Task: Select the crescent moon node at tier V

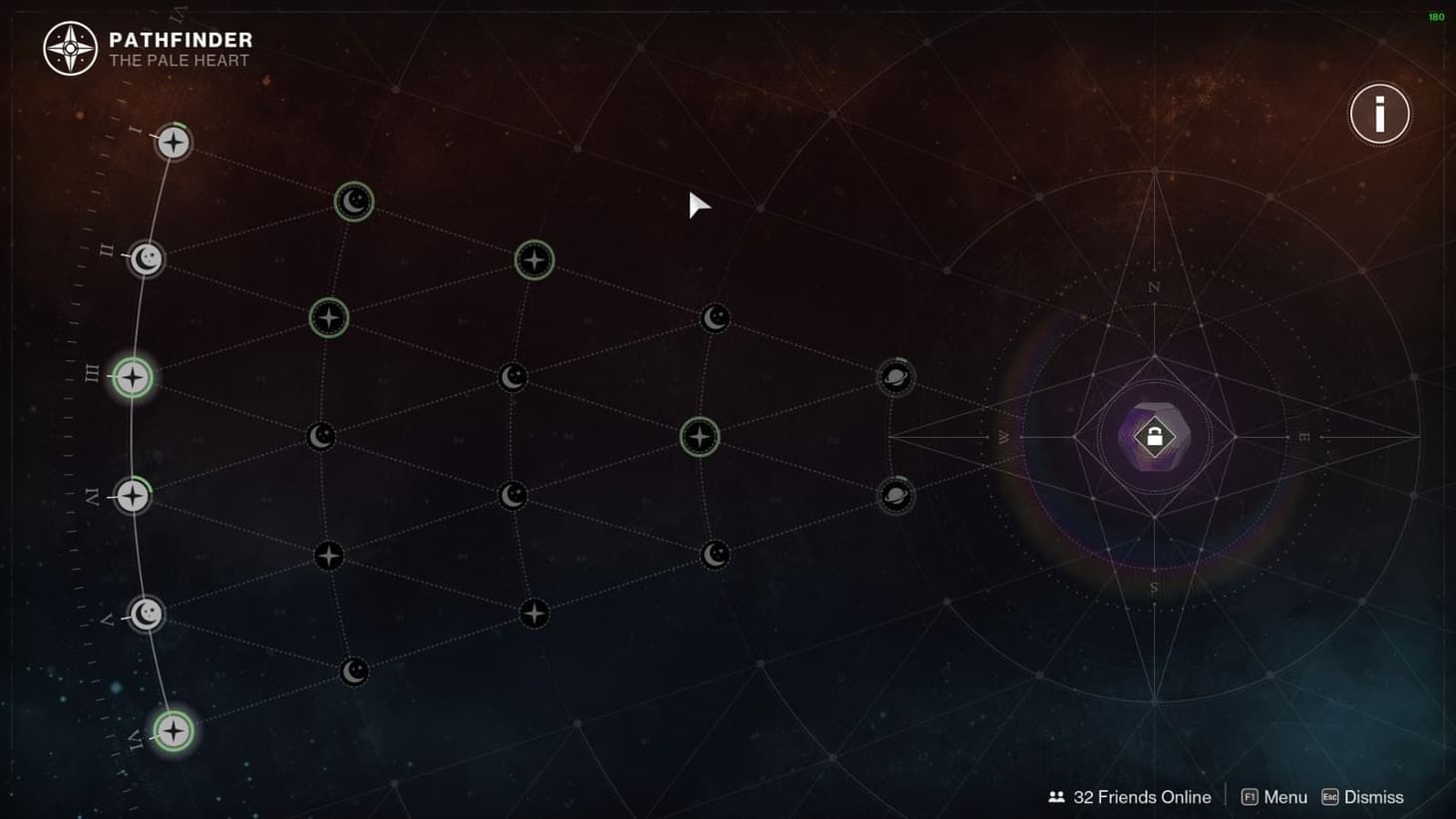Action: tap(146, 615)
